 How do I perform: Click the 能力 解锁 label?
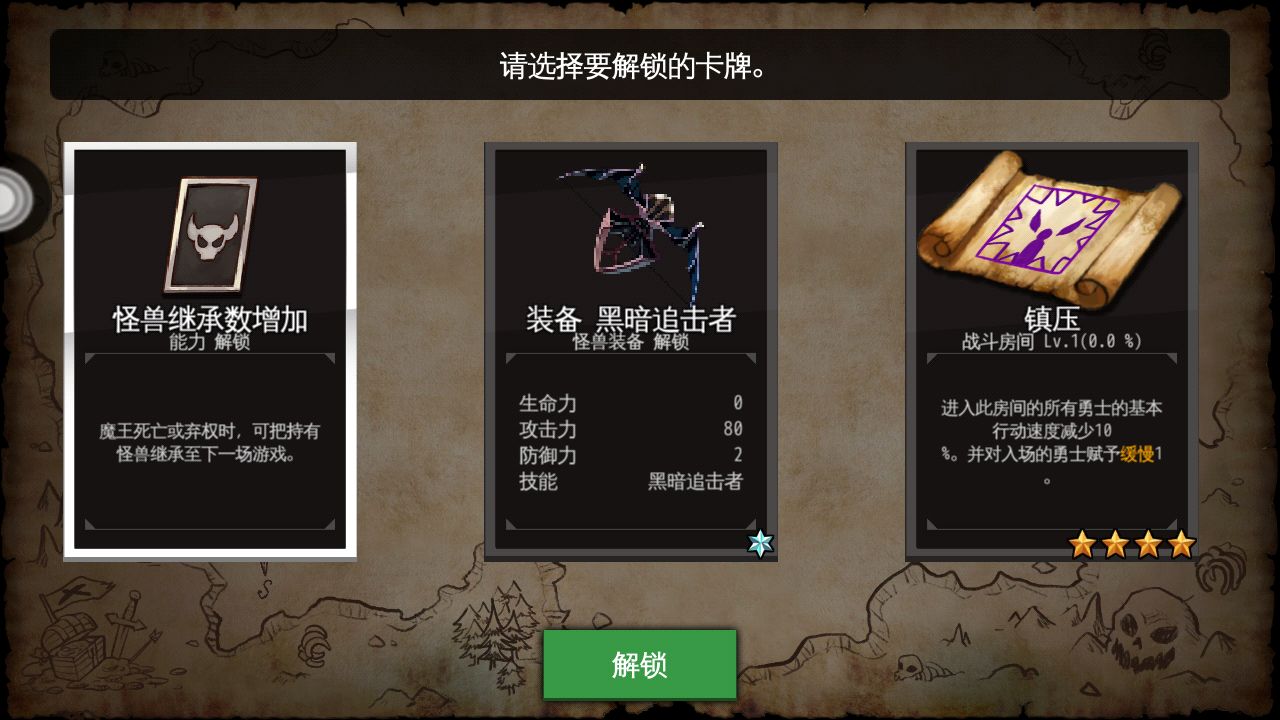coord(211,341)
